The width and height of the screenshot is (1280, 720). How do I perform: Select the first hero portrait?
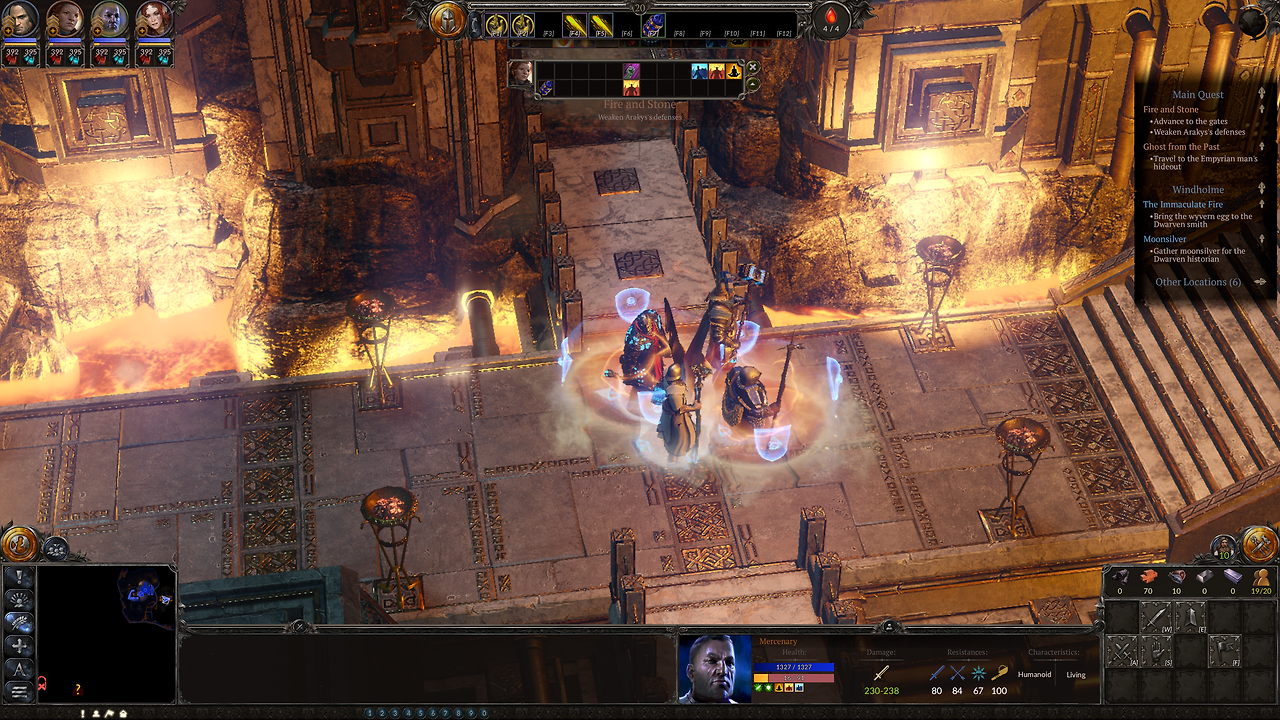[22, 20]
